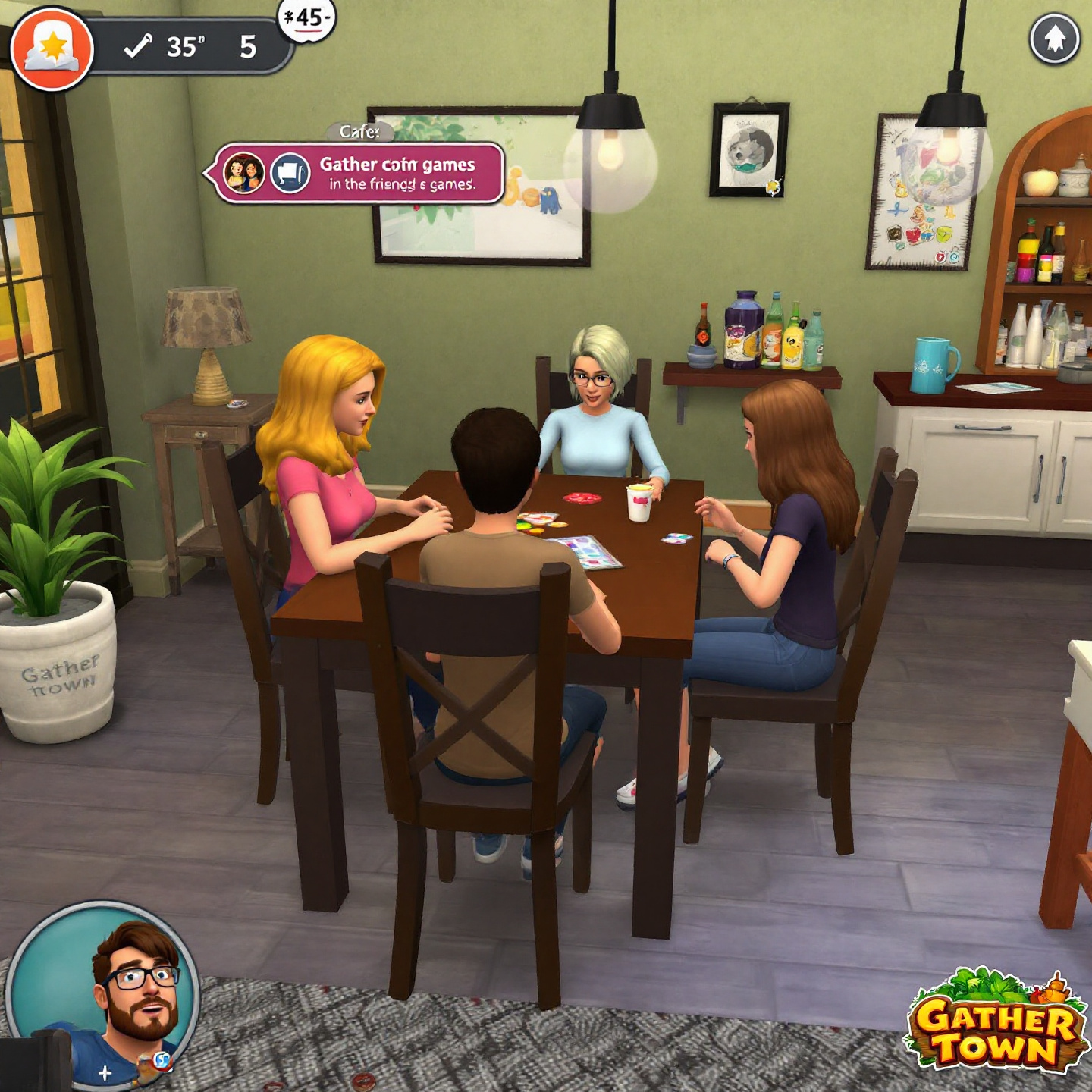Click the up arrow button
Image resolution: width=1092 pixels, height=1092 pixels.
click(x=1054, y=39)
